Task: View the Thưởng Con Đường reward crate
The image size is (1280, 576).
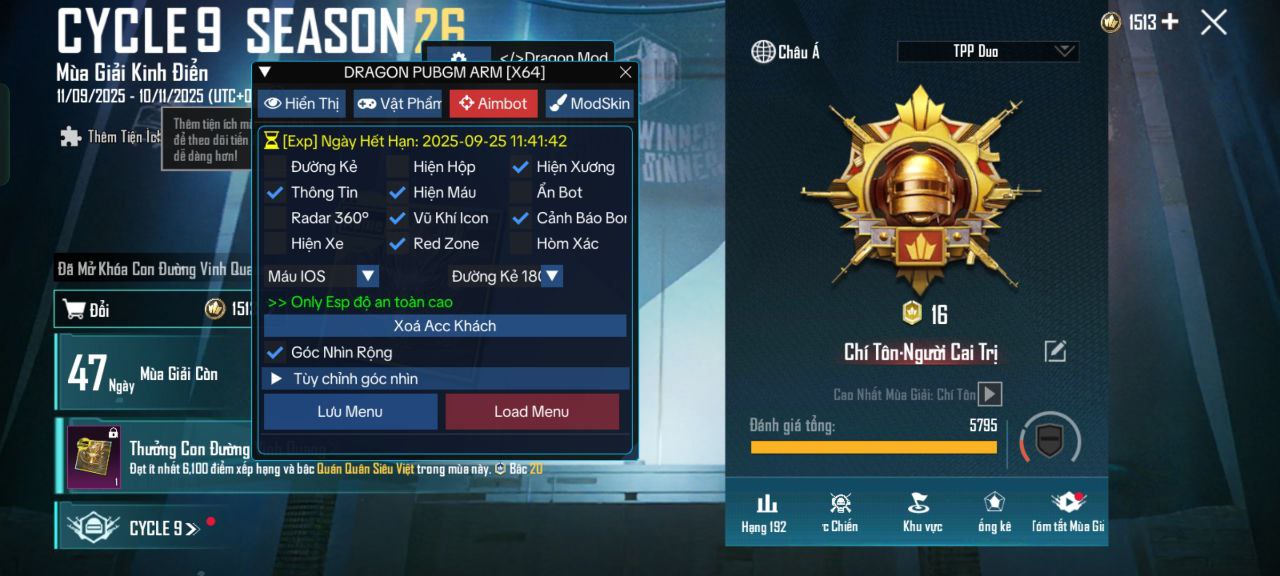Action: click(x=93, y=458)
